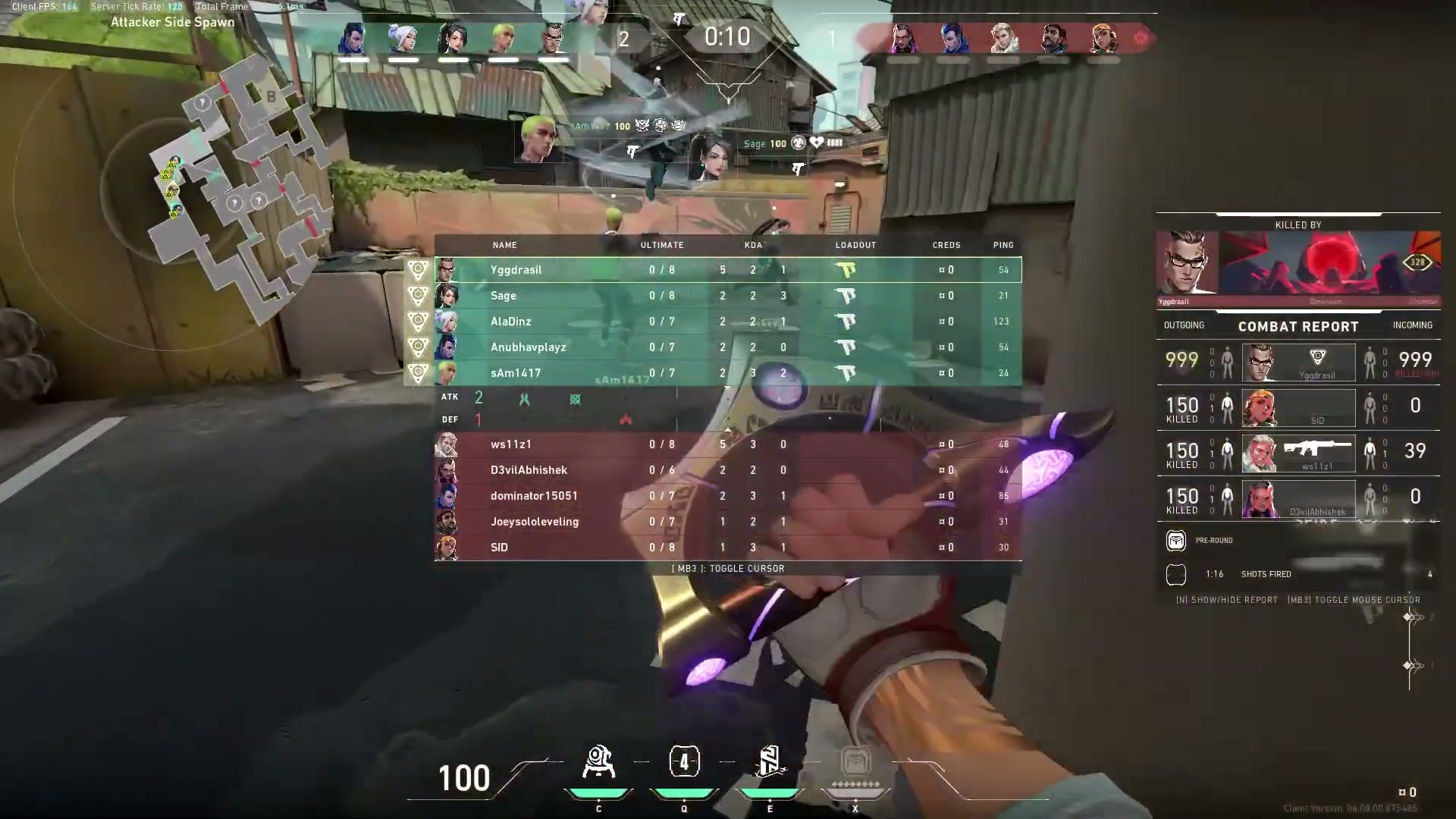Viewport: 1456px width, 819px height.
Task: Click the CREDS column header on the scoreboard
Action: (x=946, y=245)
